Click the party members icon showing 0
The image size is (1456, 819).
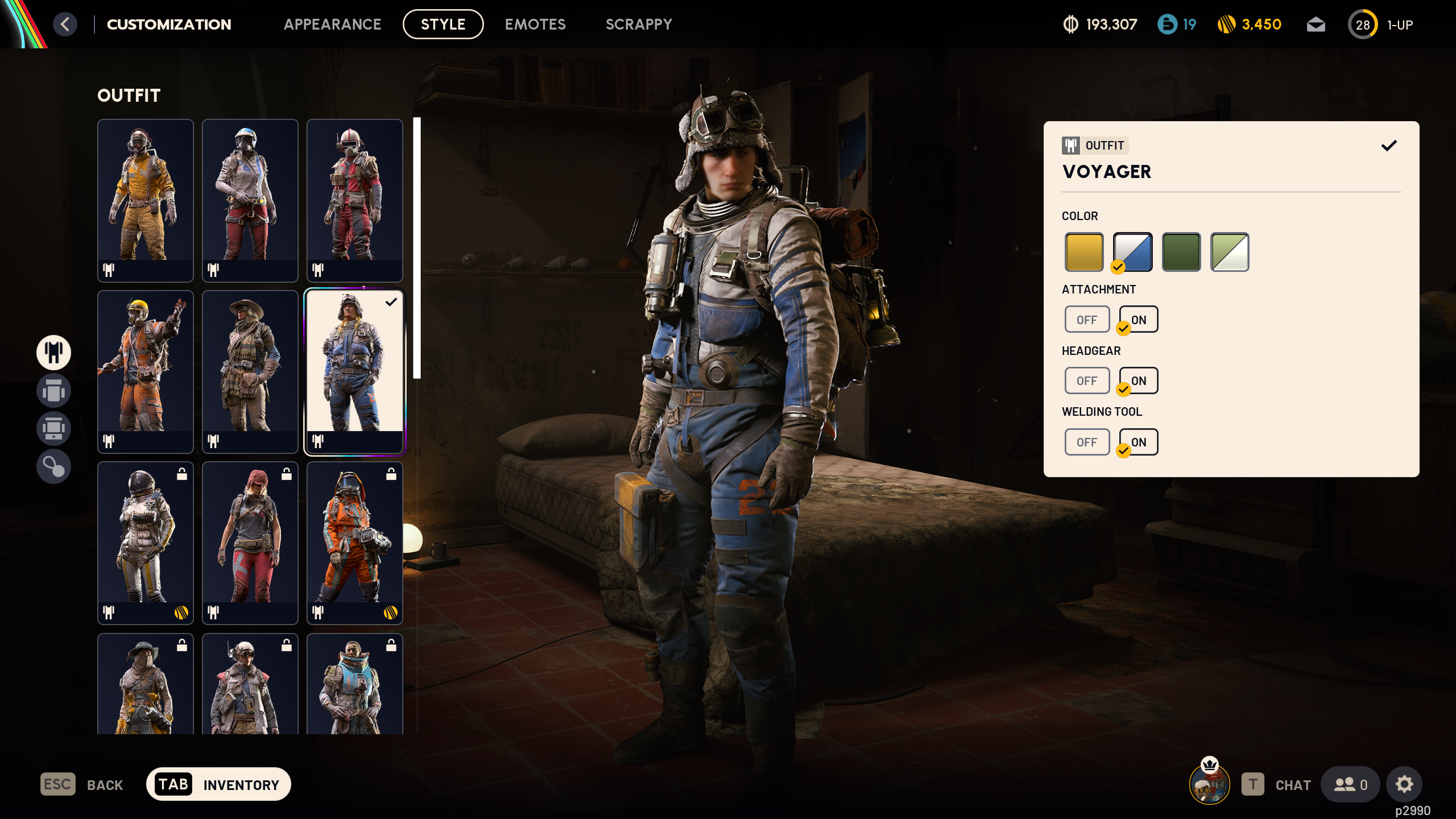tap(1351, 784)
